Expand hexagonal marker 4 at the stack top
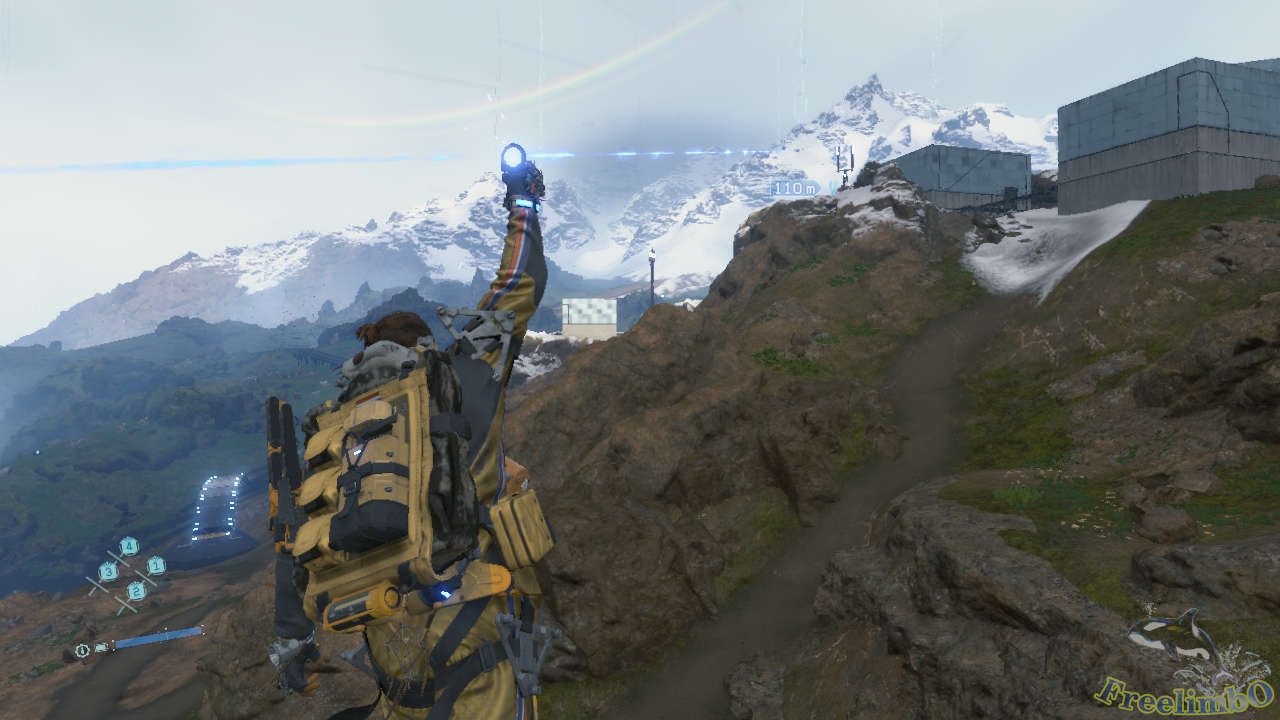Viewport: 1280px width, 720px height. coord(130,545)
